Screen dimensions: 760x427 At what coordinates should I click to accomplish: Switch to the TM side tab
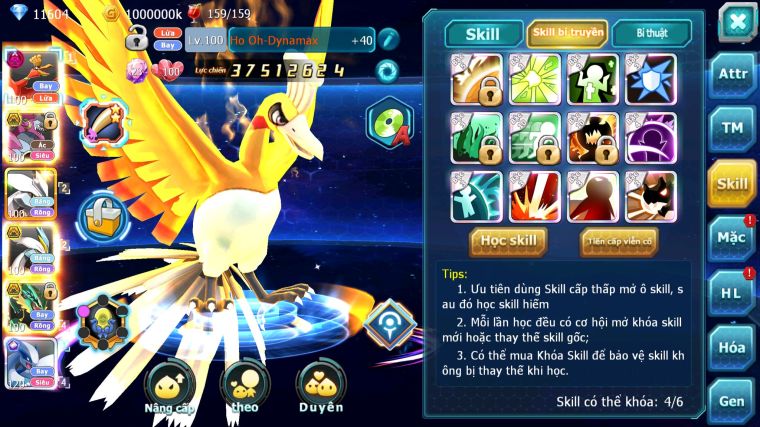(x=732, y=128)
